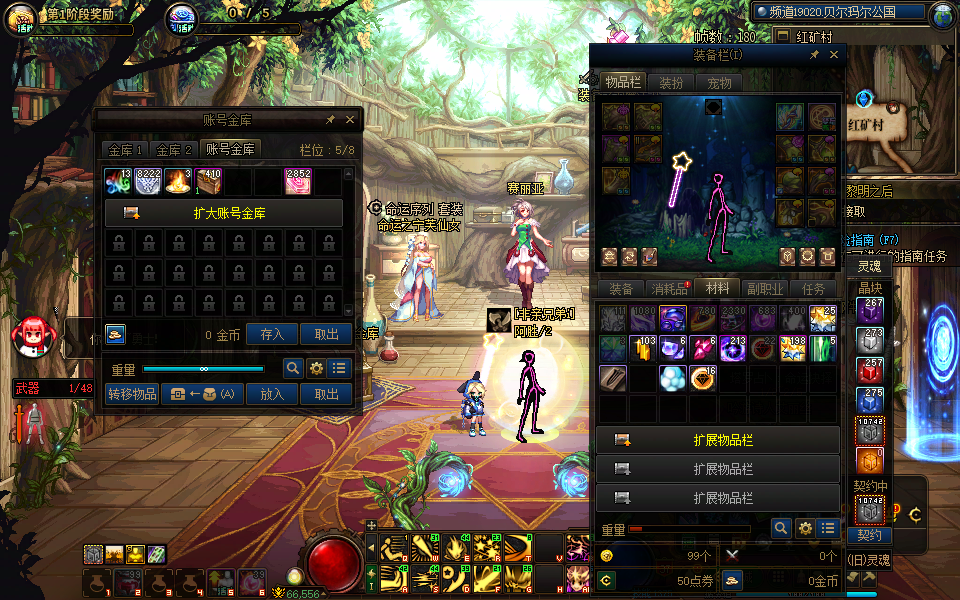Select the red cube crystal with 257
Image resolution: width=960 pixels, height=600 pixels.
[869, 370]
